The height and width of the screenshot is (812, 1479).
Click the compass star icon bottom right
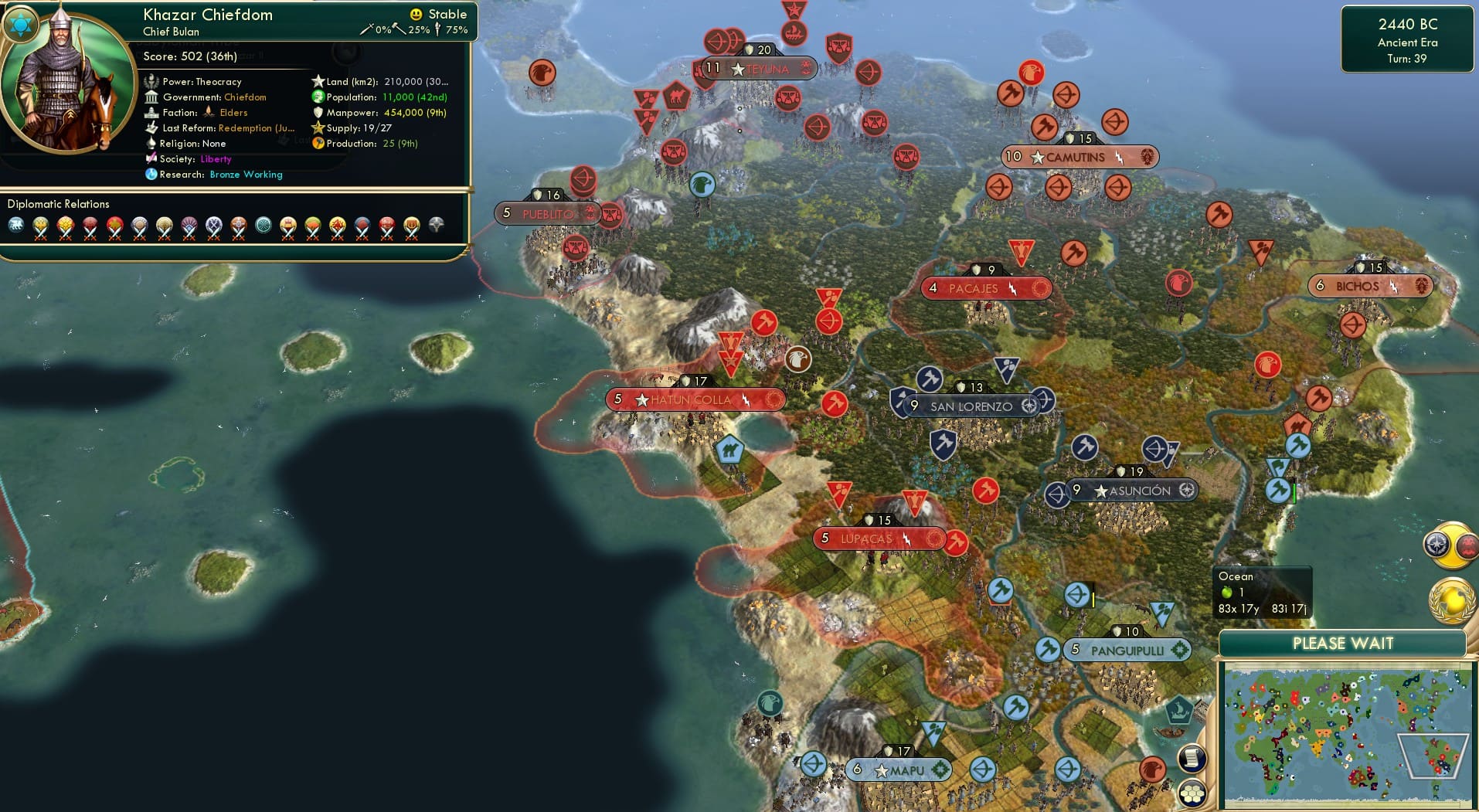1439,543
